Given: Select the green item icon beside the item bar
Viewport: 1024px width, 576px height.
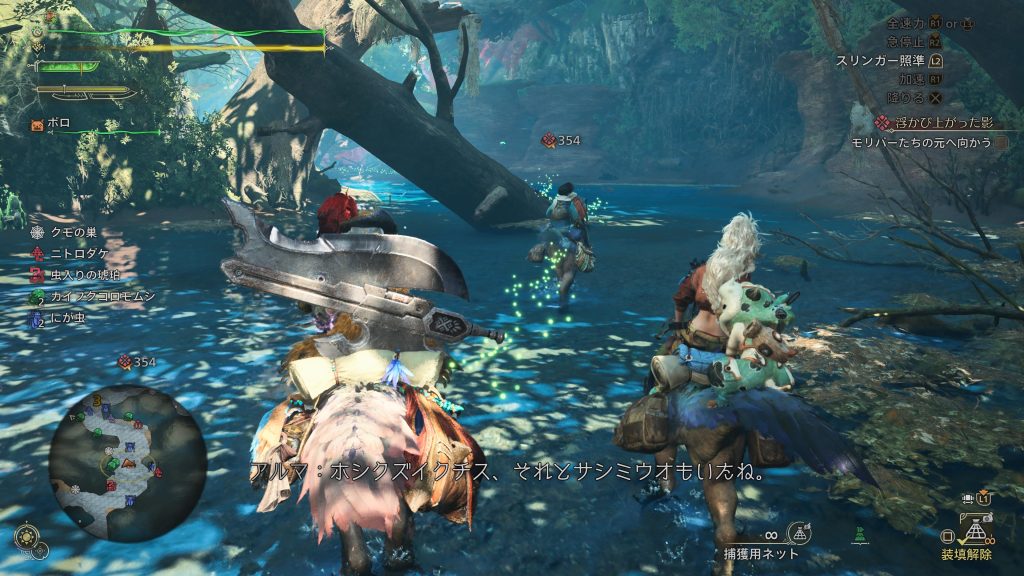Looking at the screenshot, I should [857, 535].
